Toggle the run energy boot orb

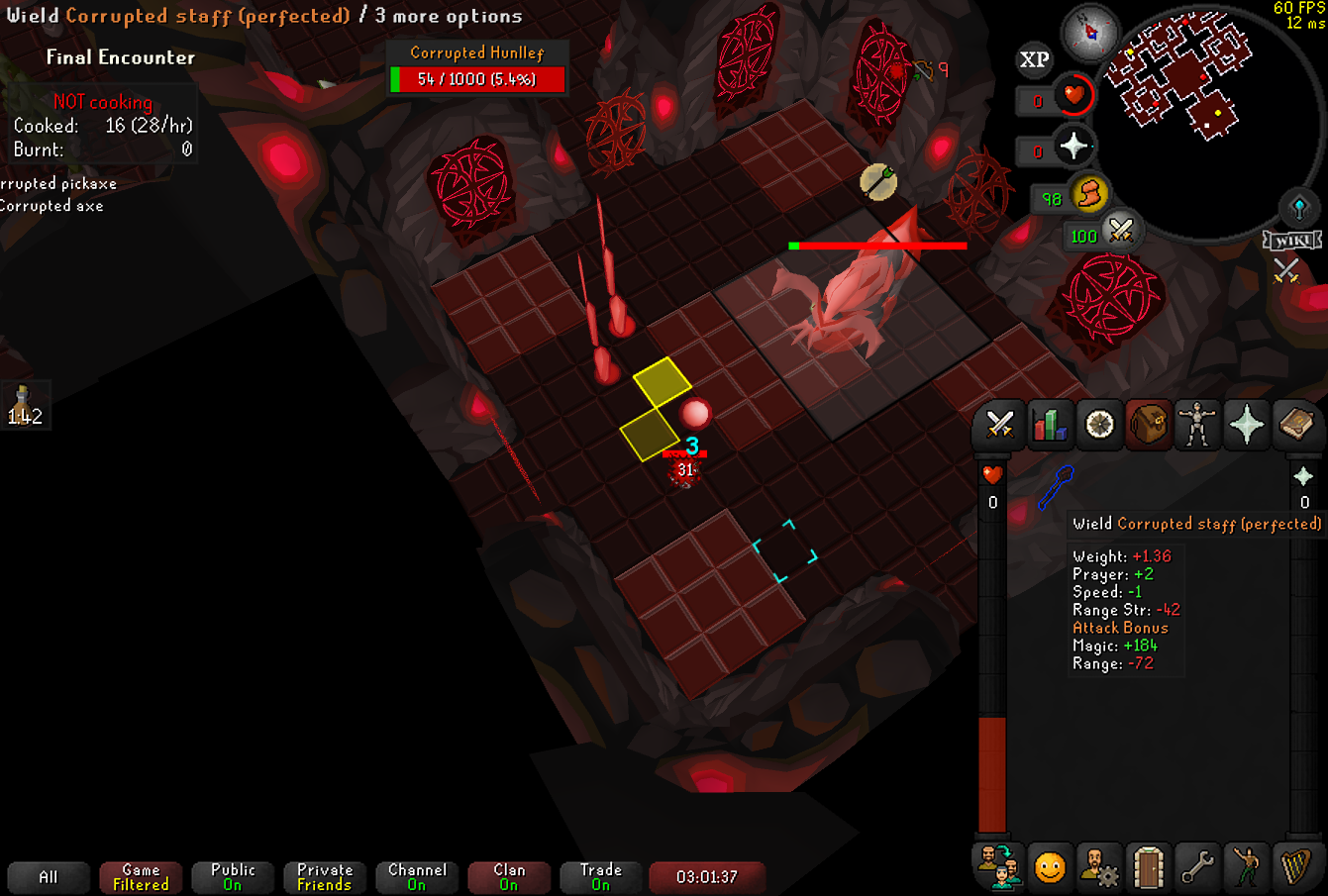1088,194
